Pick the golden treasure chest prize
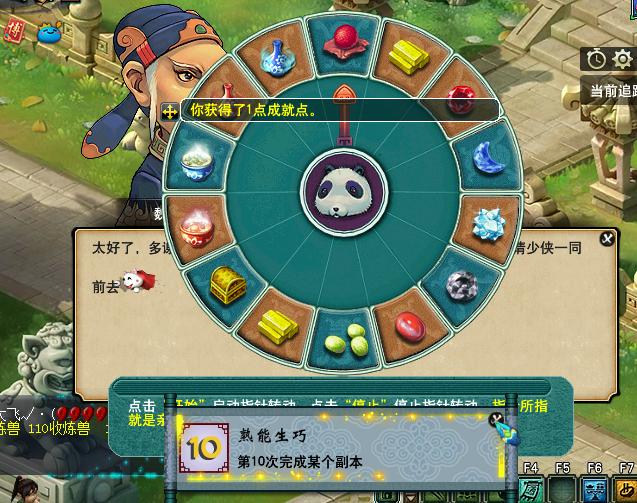The height and width of the screenshot is (503, 637). tap(227, 285)
